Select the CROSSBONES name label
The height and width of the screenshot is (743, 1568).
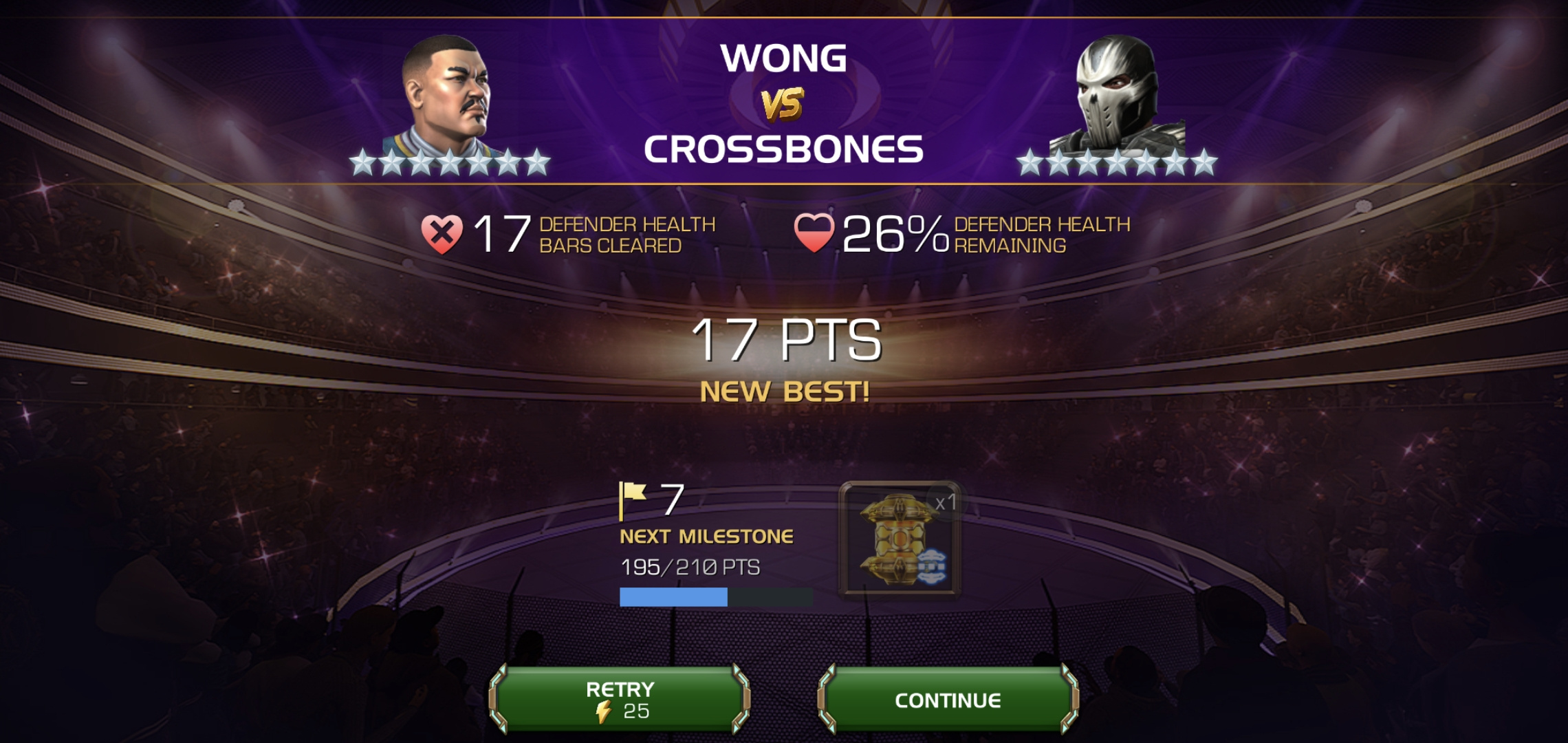(x=786, y=147)
